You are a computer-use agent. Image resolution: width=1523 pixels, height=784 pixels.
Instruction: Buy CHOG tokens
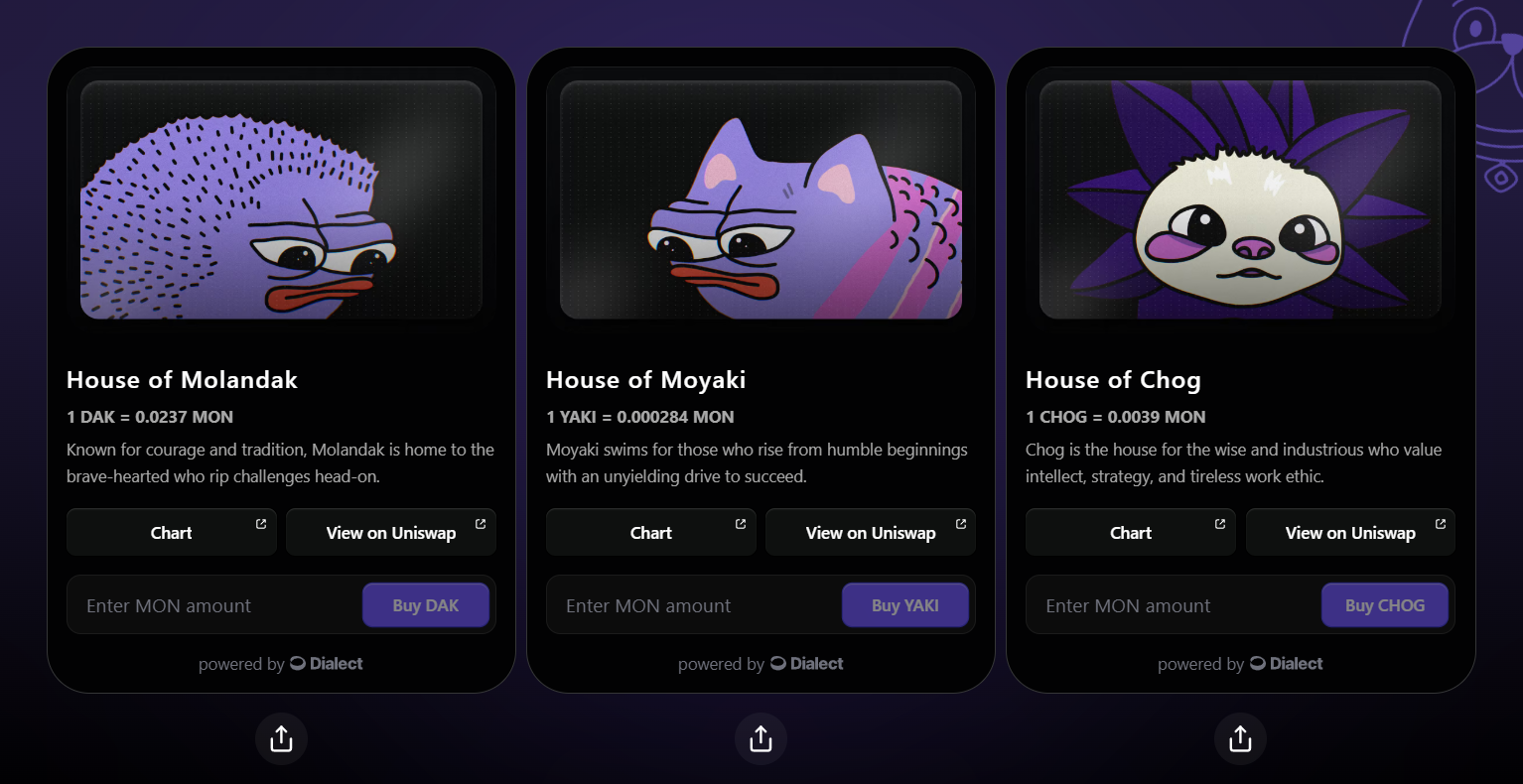[x=1385, y=605]
